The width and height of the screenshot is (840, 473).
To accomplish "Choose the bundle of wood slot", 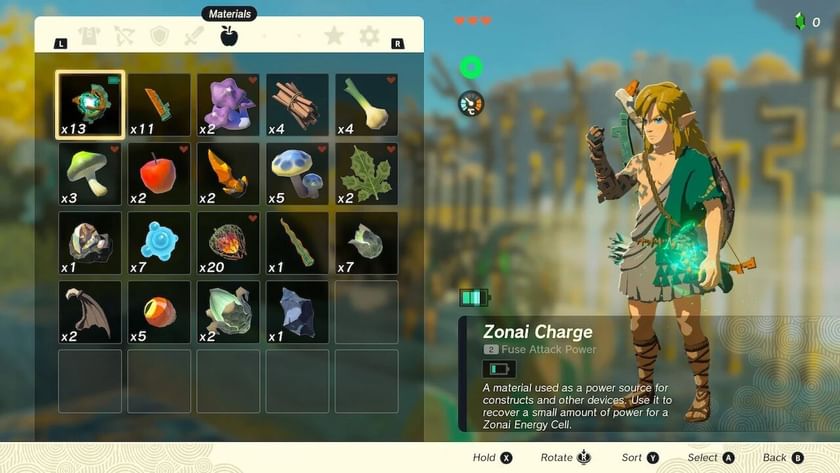I will (x=297, y=104).
